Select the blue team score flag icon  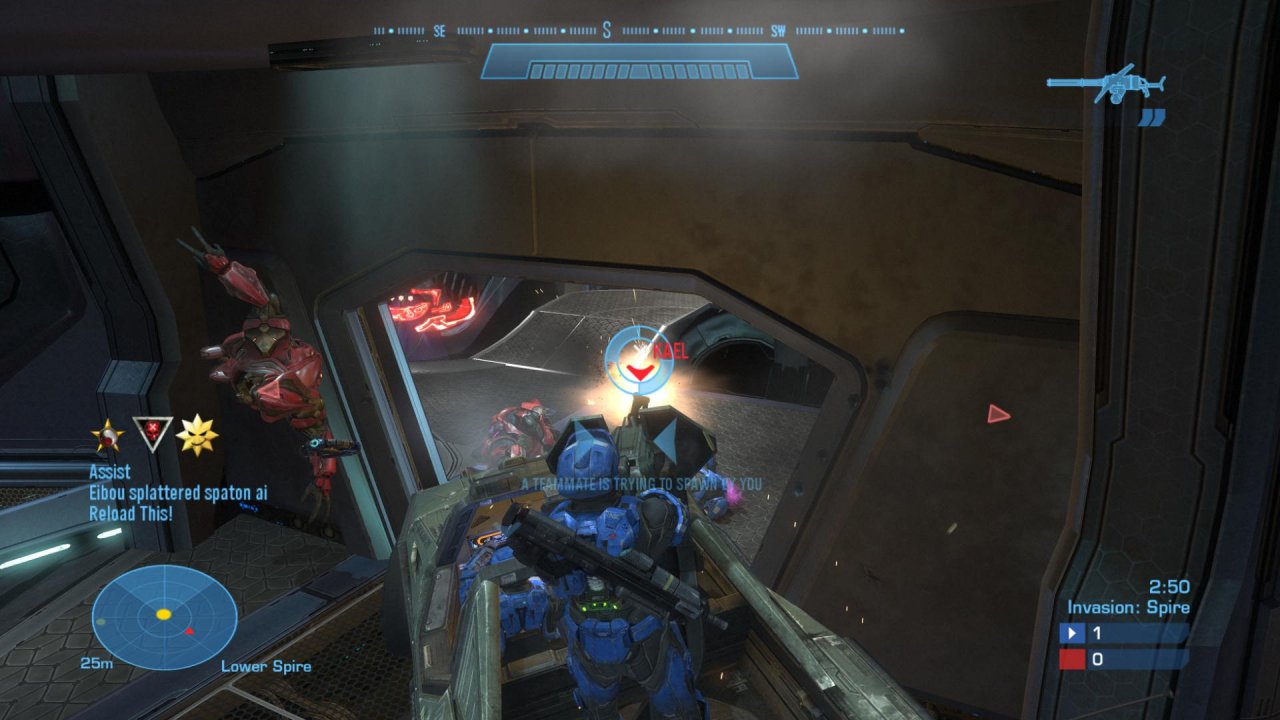tap(1073, 633)
